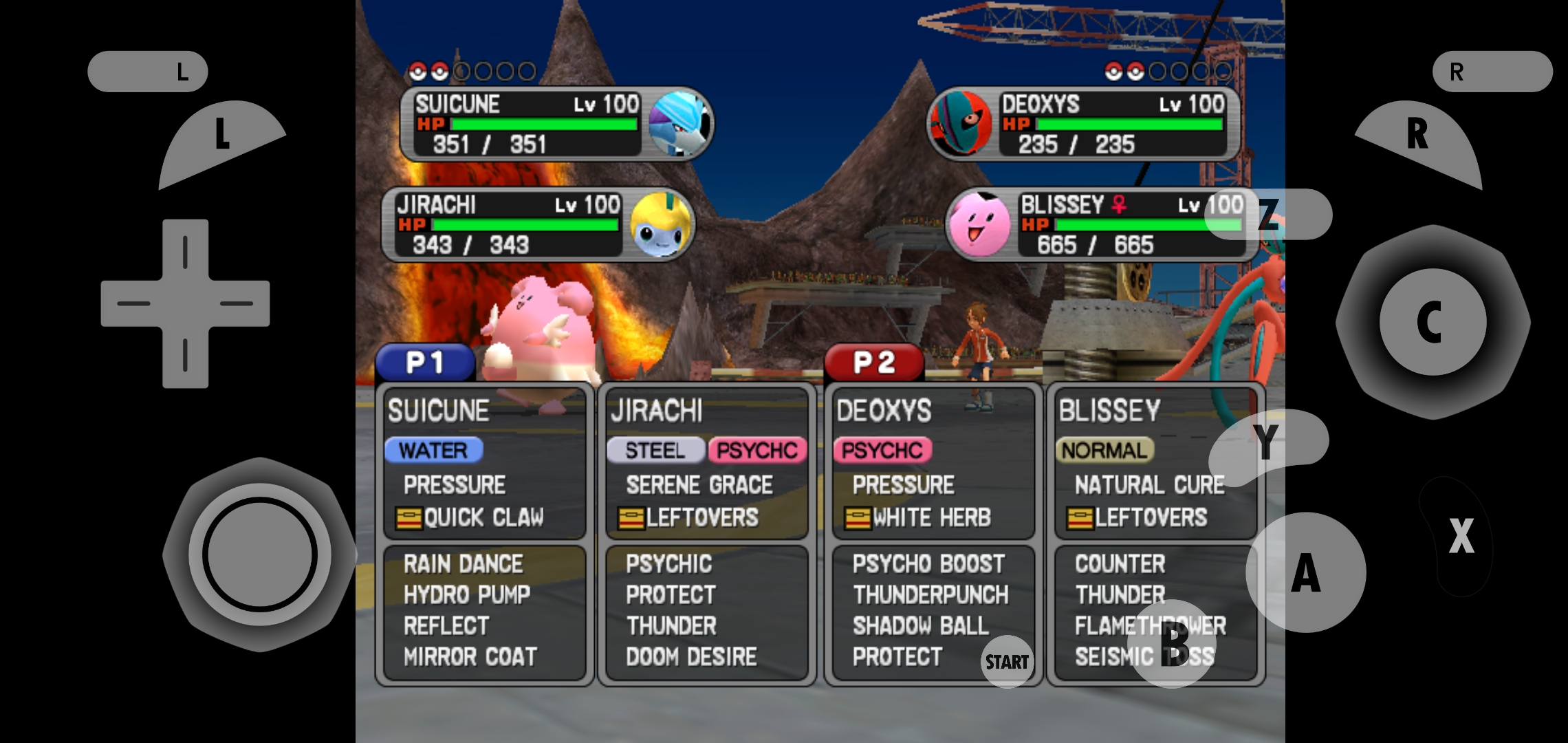Tap the START overlay button

[1007, 662]
